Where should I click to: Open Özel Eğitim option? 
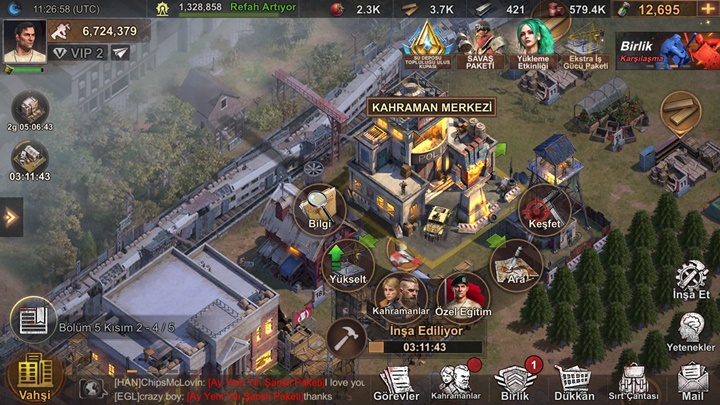pos(462,298)
